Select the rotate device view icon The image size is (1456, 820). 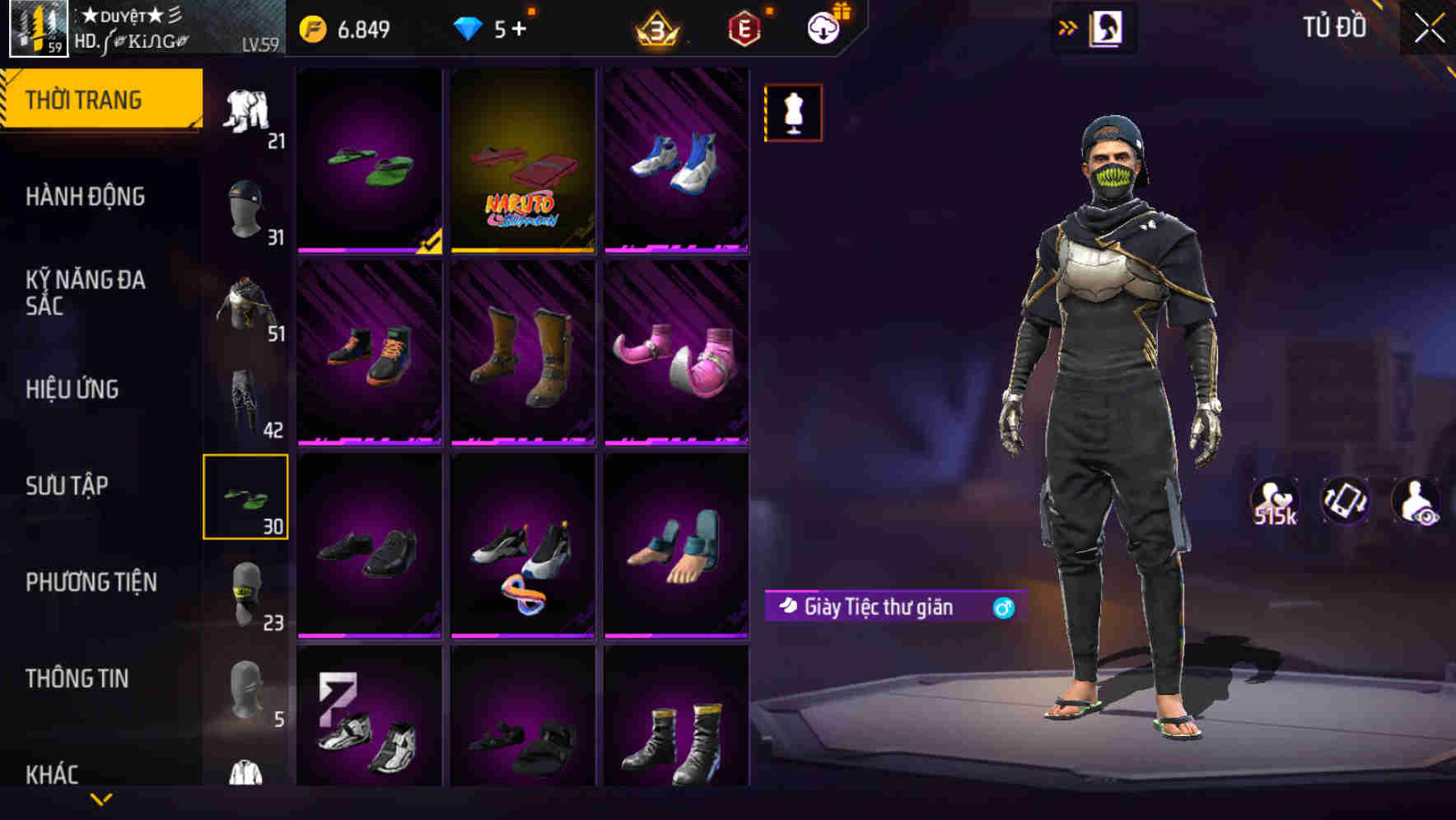click(x=1345, y=501)
